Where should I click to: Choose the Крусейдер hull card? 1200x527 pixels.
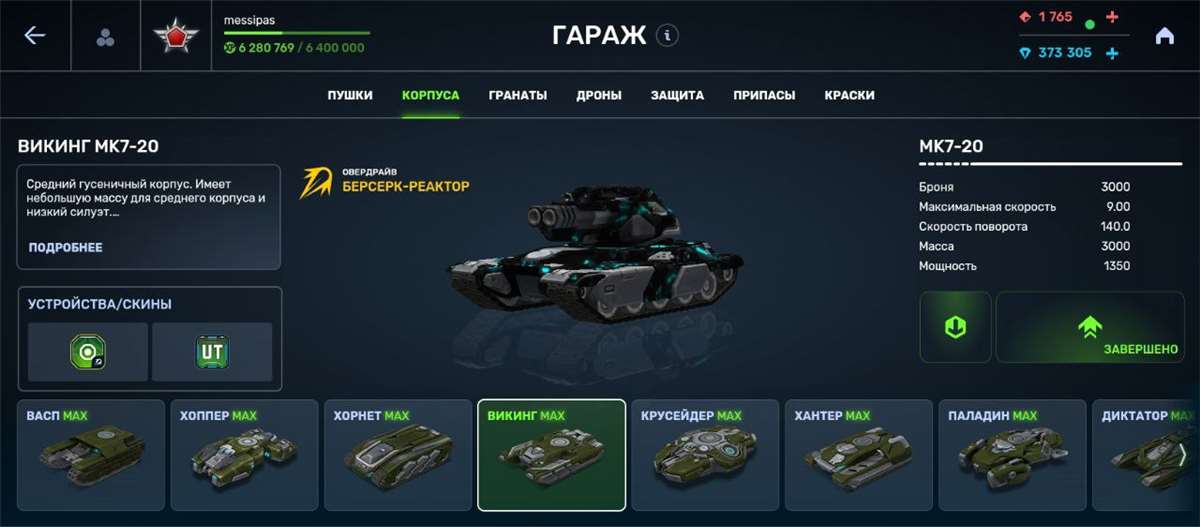click(x=705, y=455)
